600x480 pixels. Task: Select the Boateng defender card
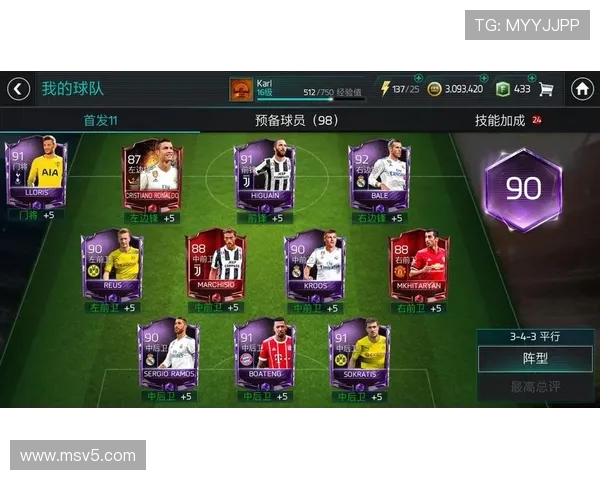(x=264, y=355)
